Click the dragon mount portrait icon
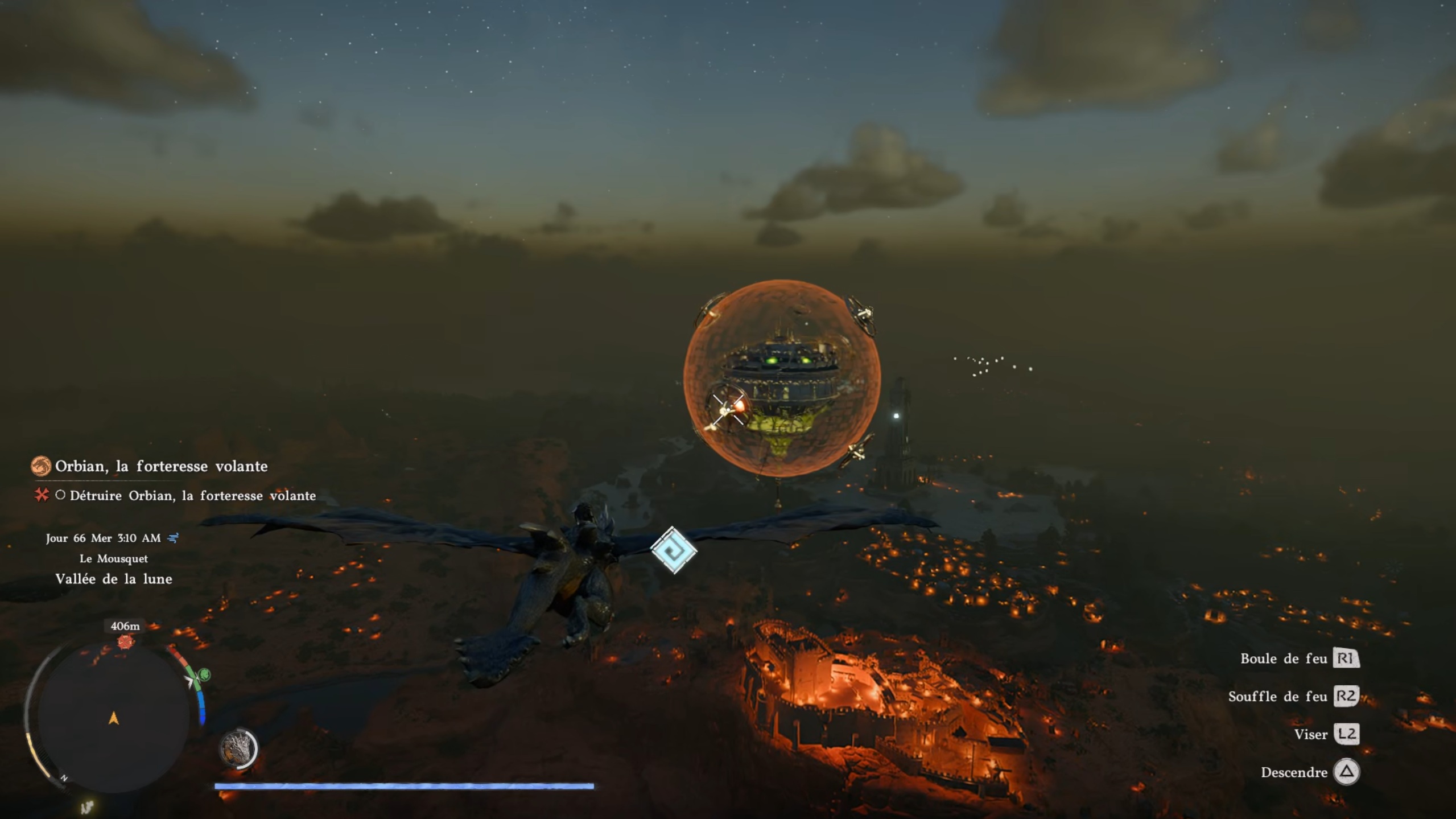Screen dimensions: 1456x819 pos(238,748)
